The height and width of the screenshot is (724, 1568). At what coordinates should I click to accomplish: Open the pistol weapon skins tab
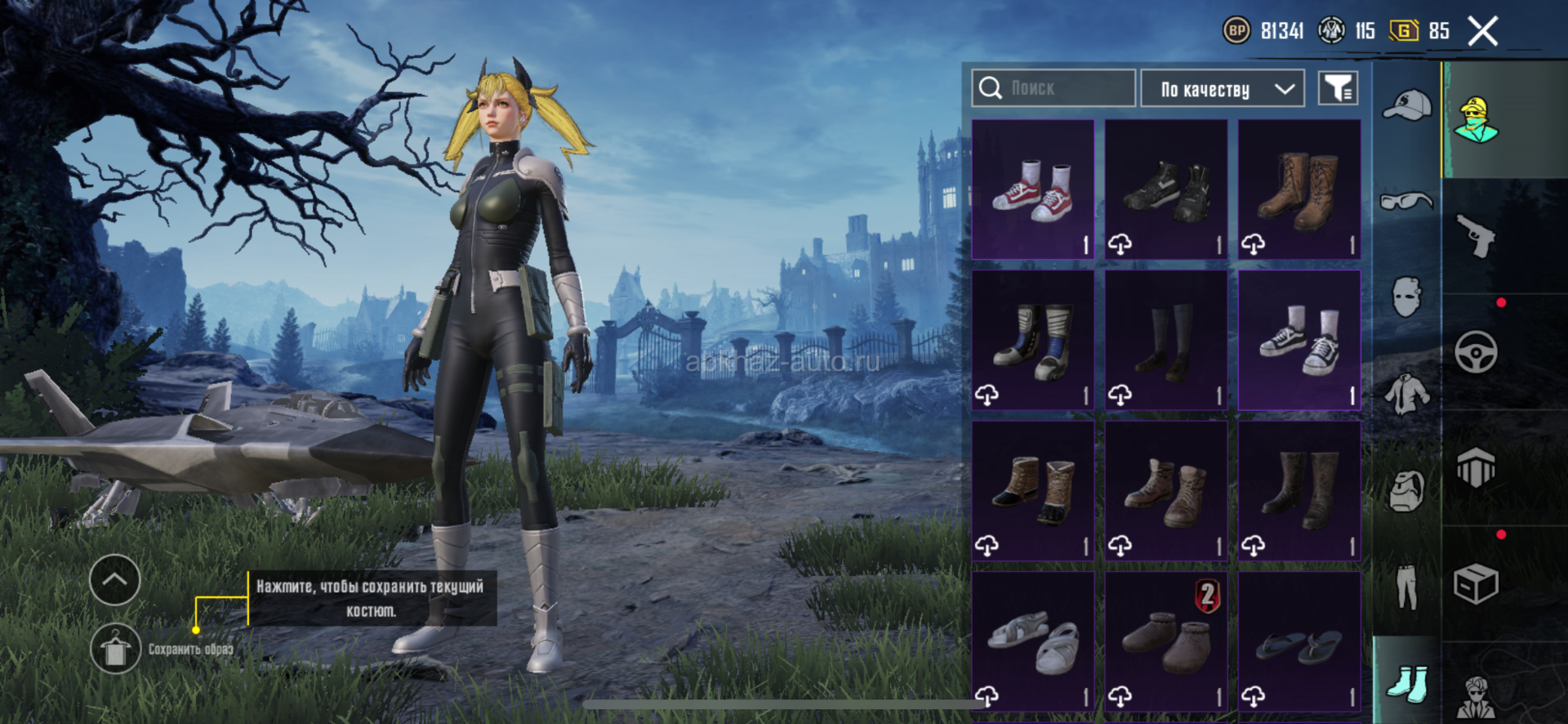pos(1477,237)
